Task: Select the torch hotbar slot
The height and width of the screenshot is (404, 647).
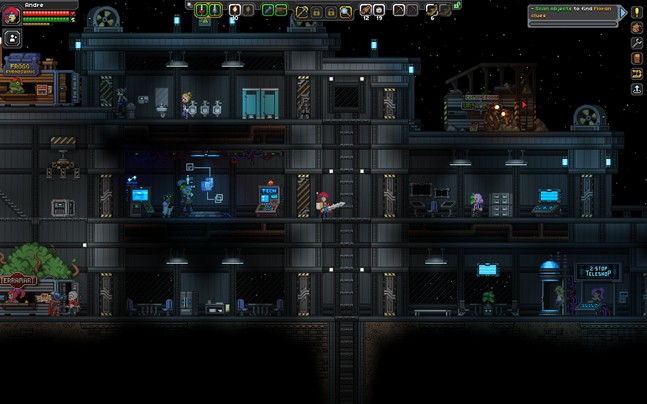Action: coord(235,10)
